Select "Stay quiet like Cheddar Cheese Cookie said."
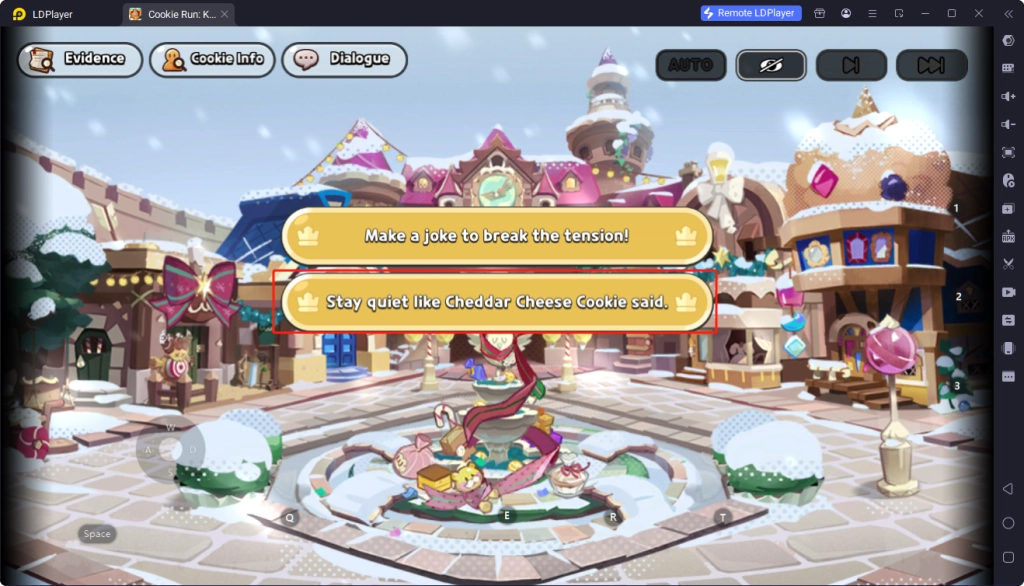The height and width of the screenshot is (586, 1024). (497, 301)
